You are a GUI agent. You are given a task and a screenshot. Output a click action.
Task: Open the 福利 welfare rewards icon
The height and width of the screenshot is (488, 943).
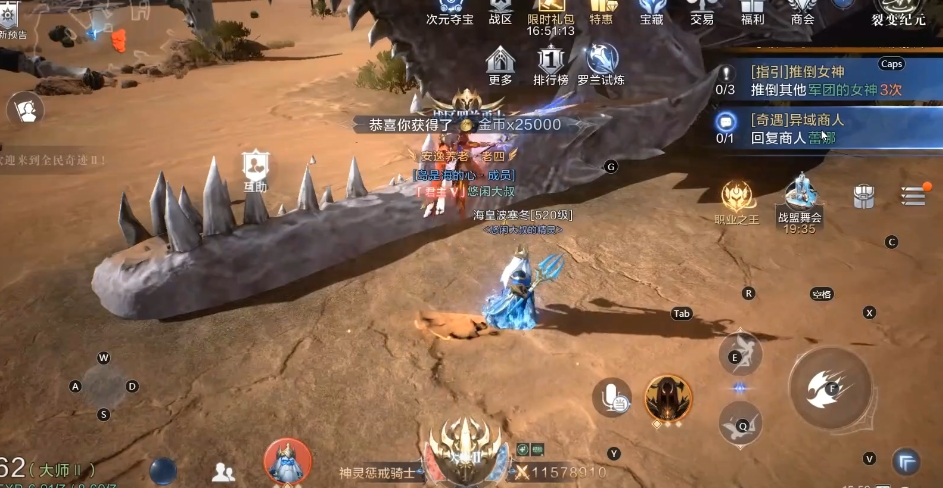(752, 10)
